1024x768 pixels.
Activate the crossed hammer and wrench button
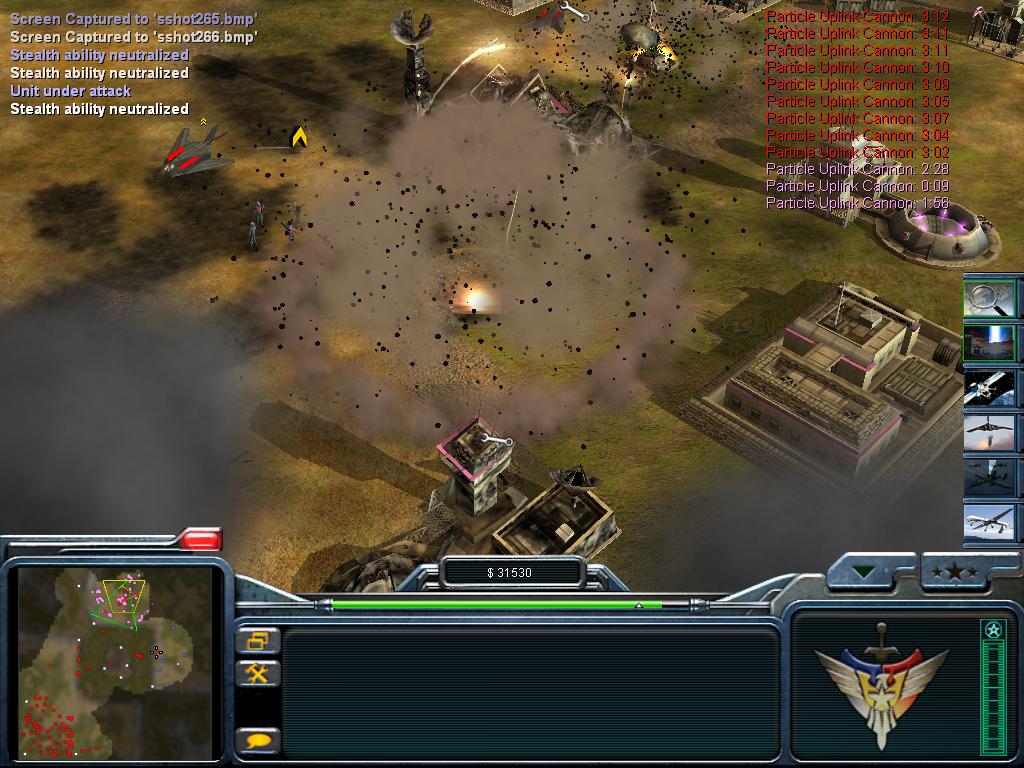pyautogui.click(x=258, y=673)
